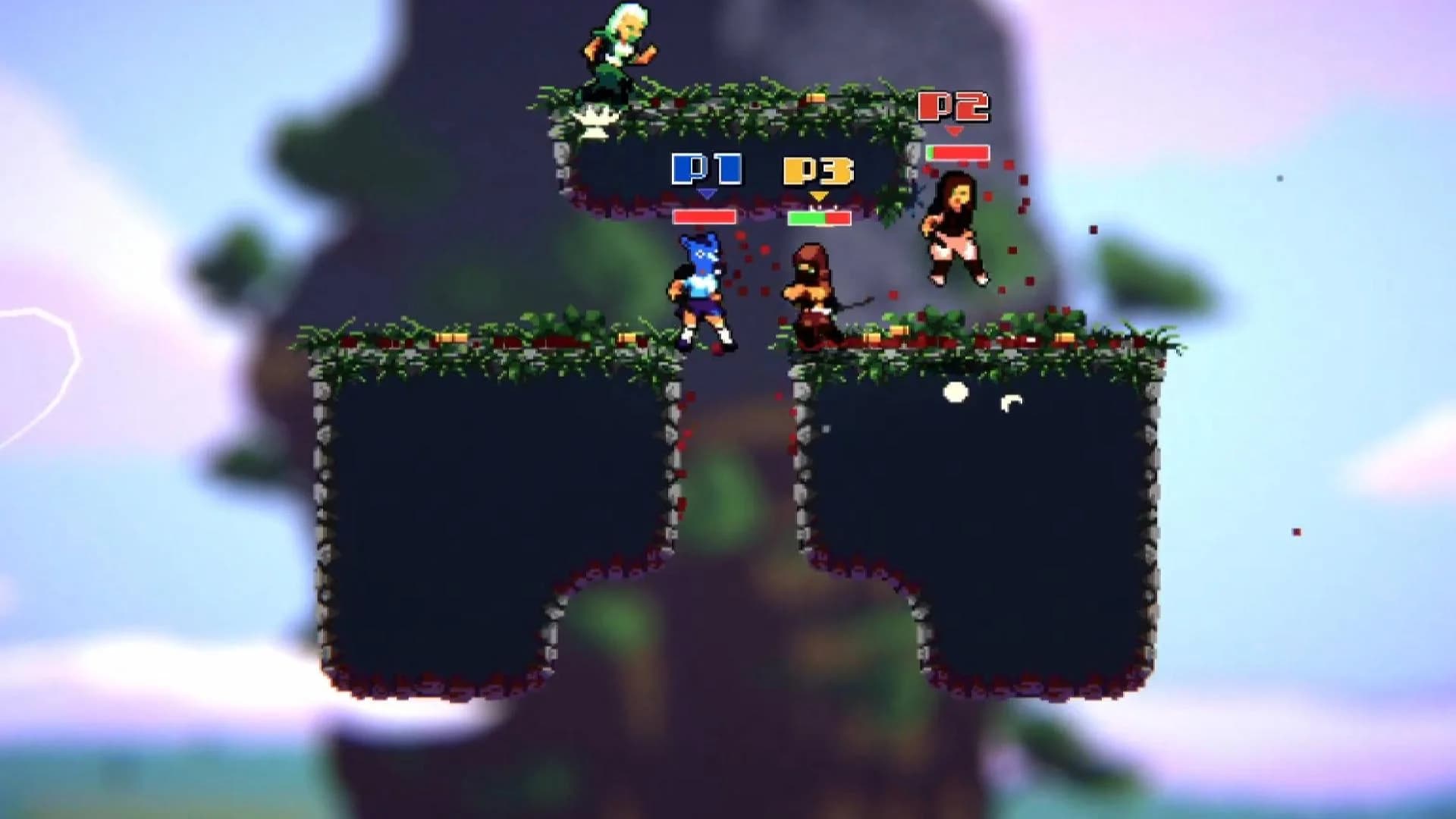Image resolution: width=1456 pixels, height=819 pixels.
Task: Expand the P2 nameplate label
Action: 953,107
